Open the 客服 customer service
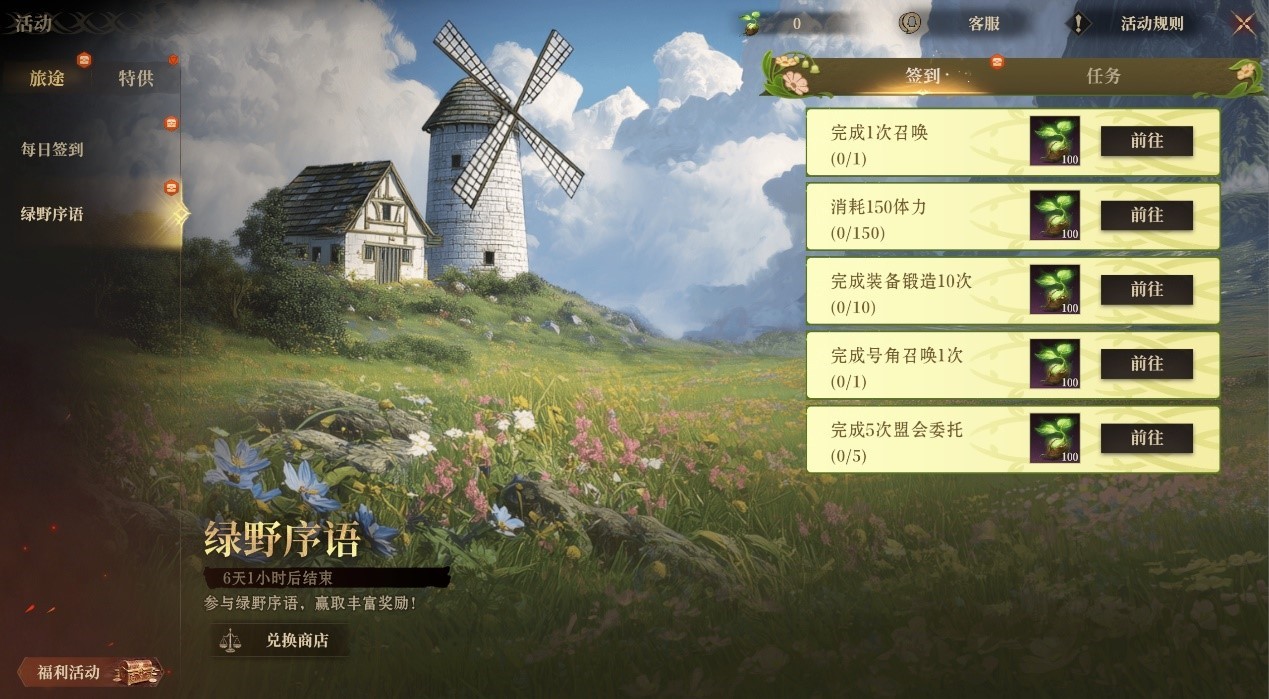The width and height of the screenshot is (1269, 699). tap(983, 24)
